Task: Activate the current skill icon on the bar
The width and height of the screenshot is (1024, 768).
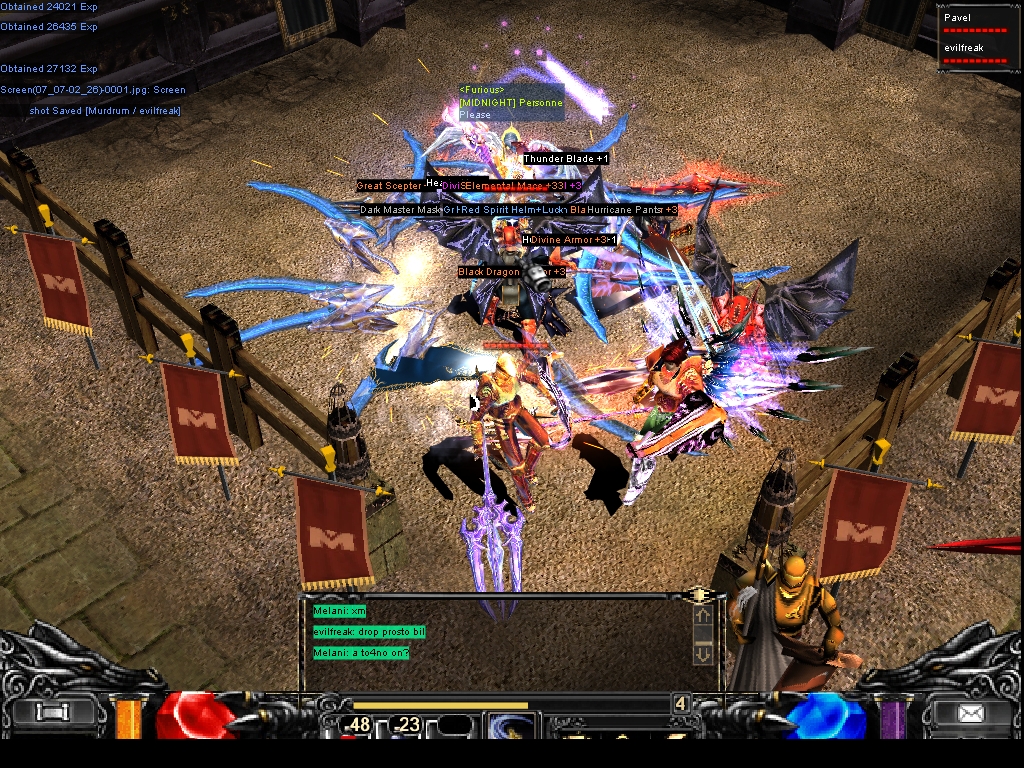Action: [511, 726]
